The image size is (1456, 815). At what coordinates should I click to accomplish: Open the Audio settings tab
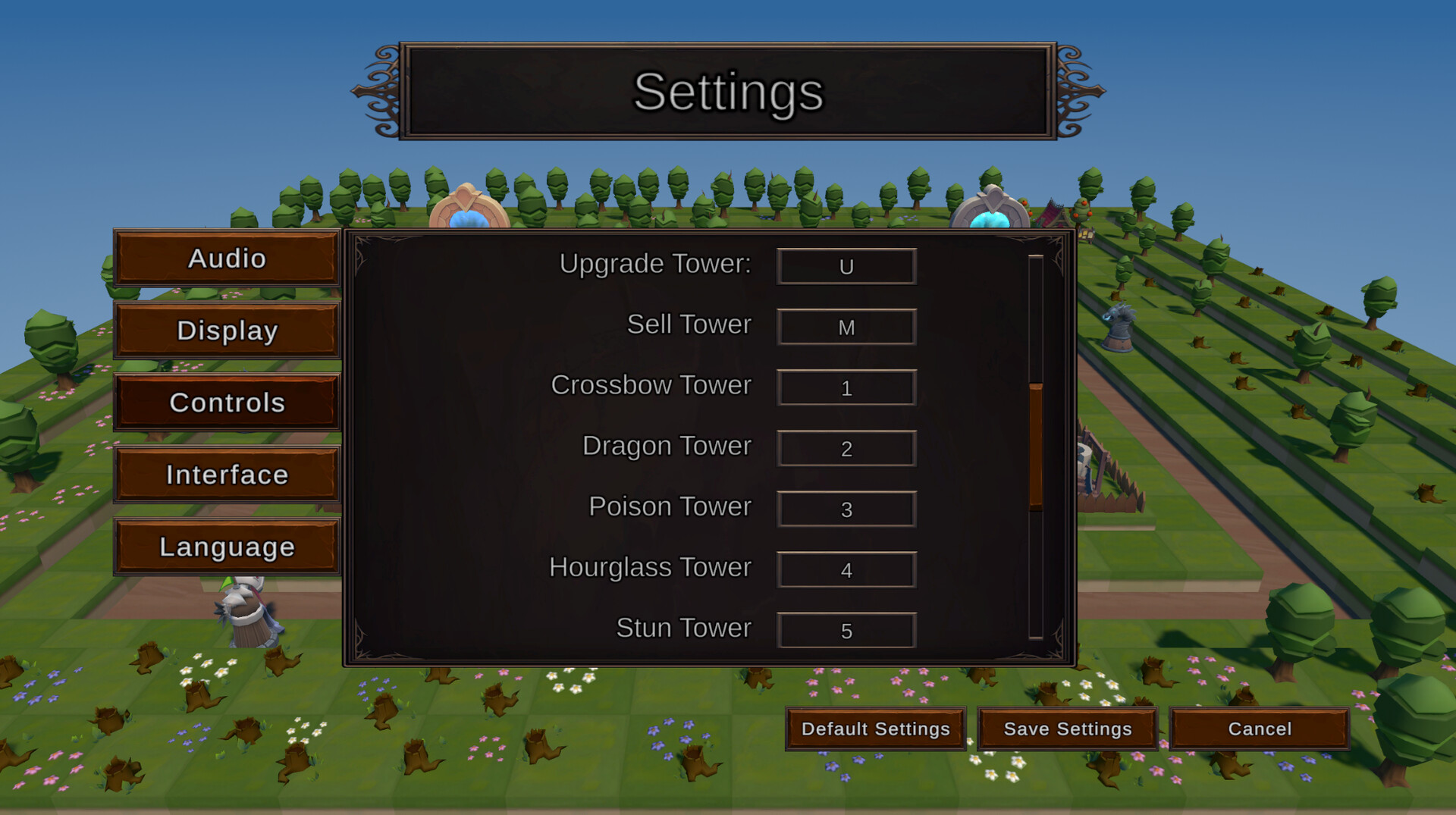click(x=226, y=259)
